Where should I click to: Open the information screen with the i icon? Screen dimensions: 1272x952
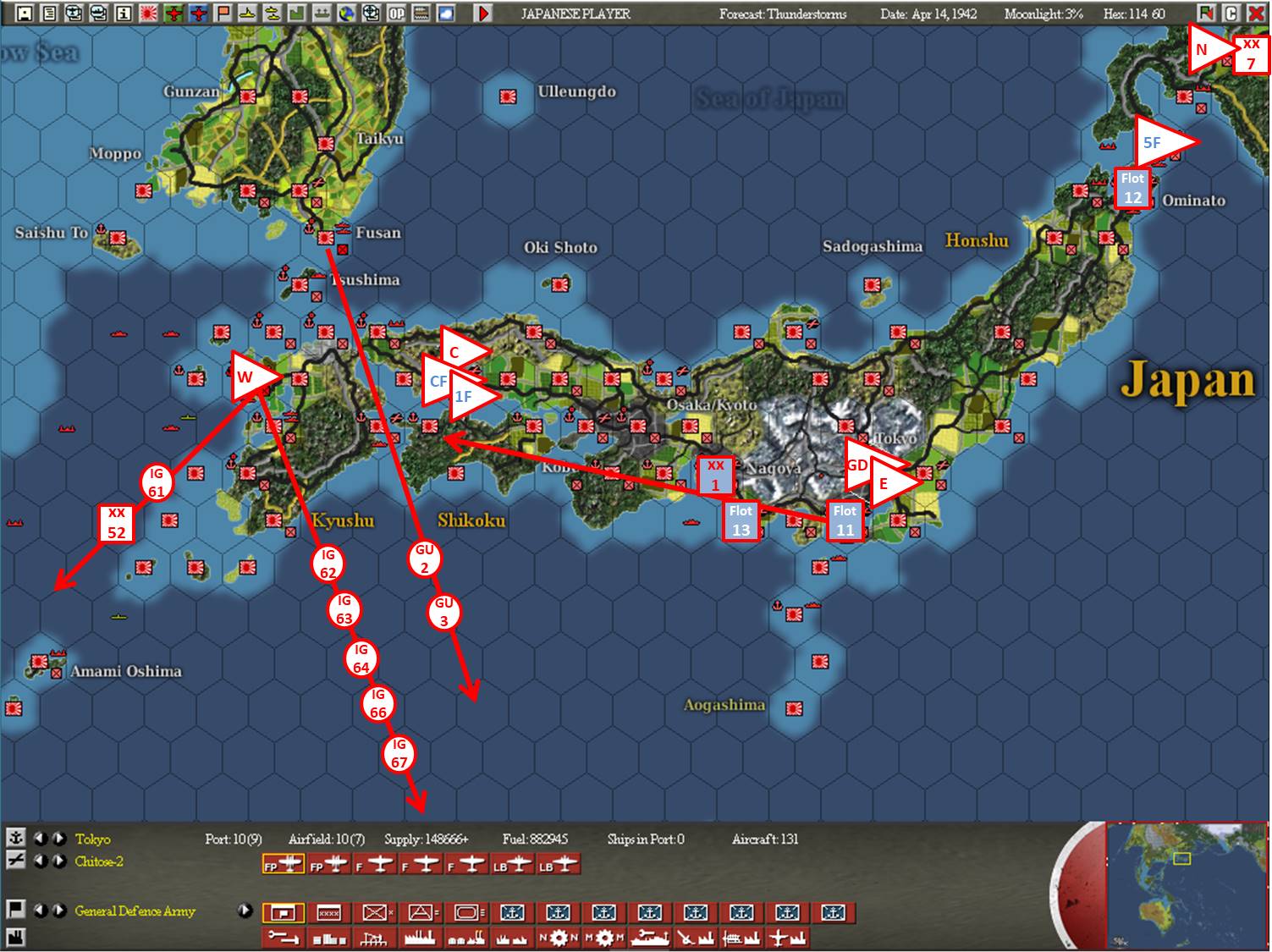(124, 13)
